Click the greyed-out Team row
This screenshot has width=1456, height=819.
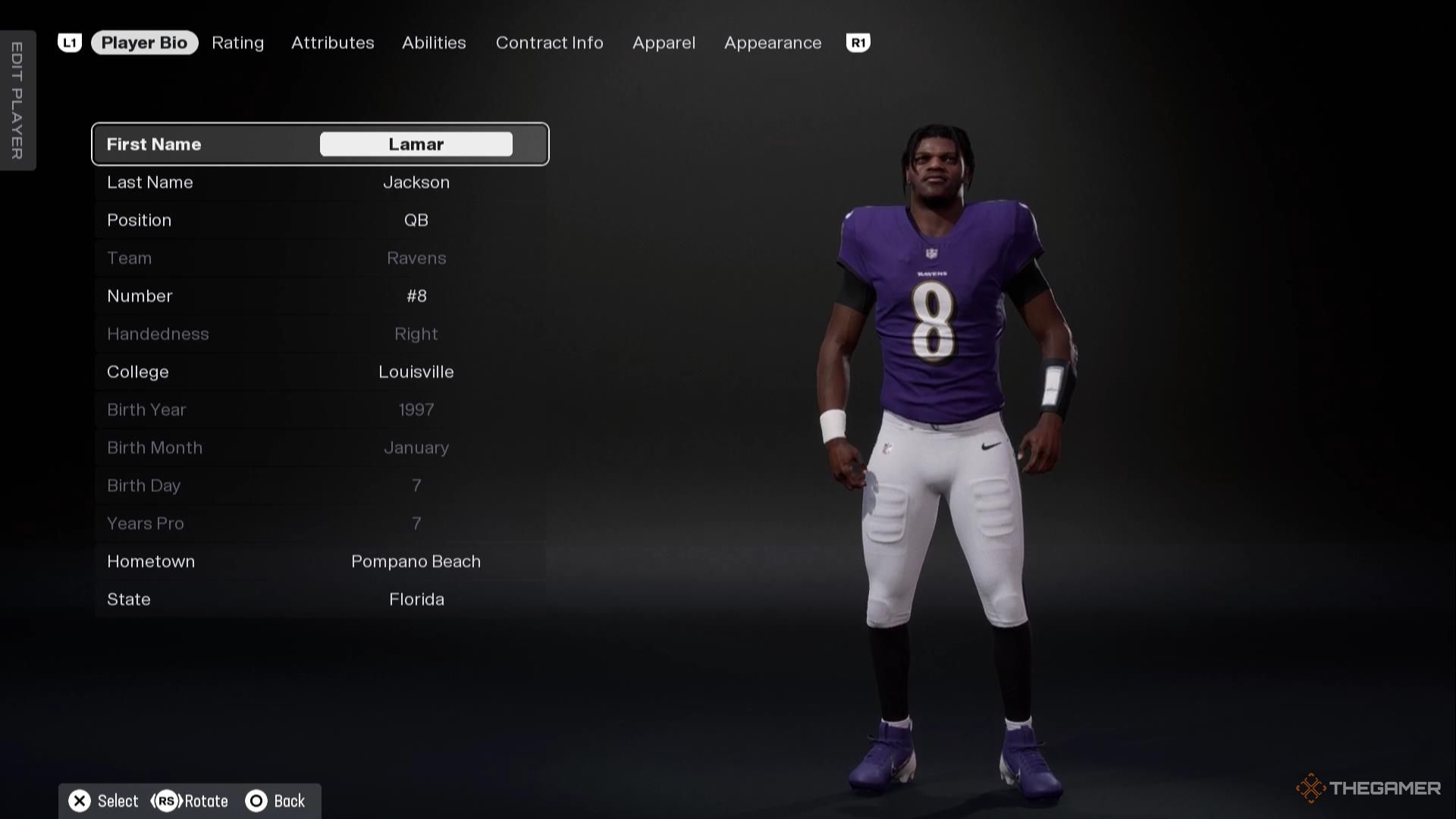[x=320, y=258]
